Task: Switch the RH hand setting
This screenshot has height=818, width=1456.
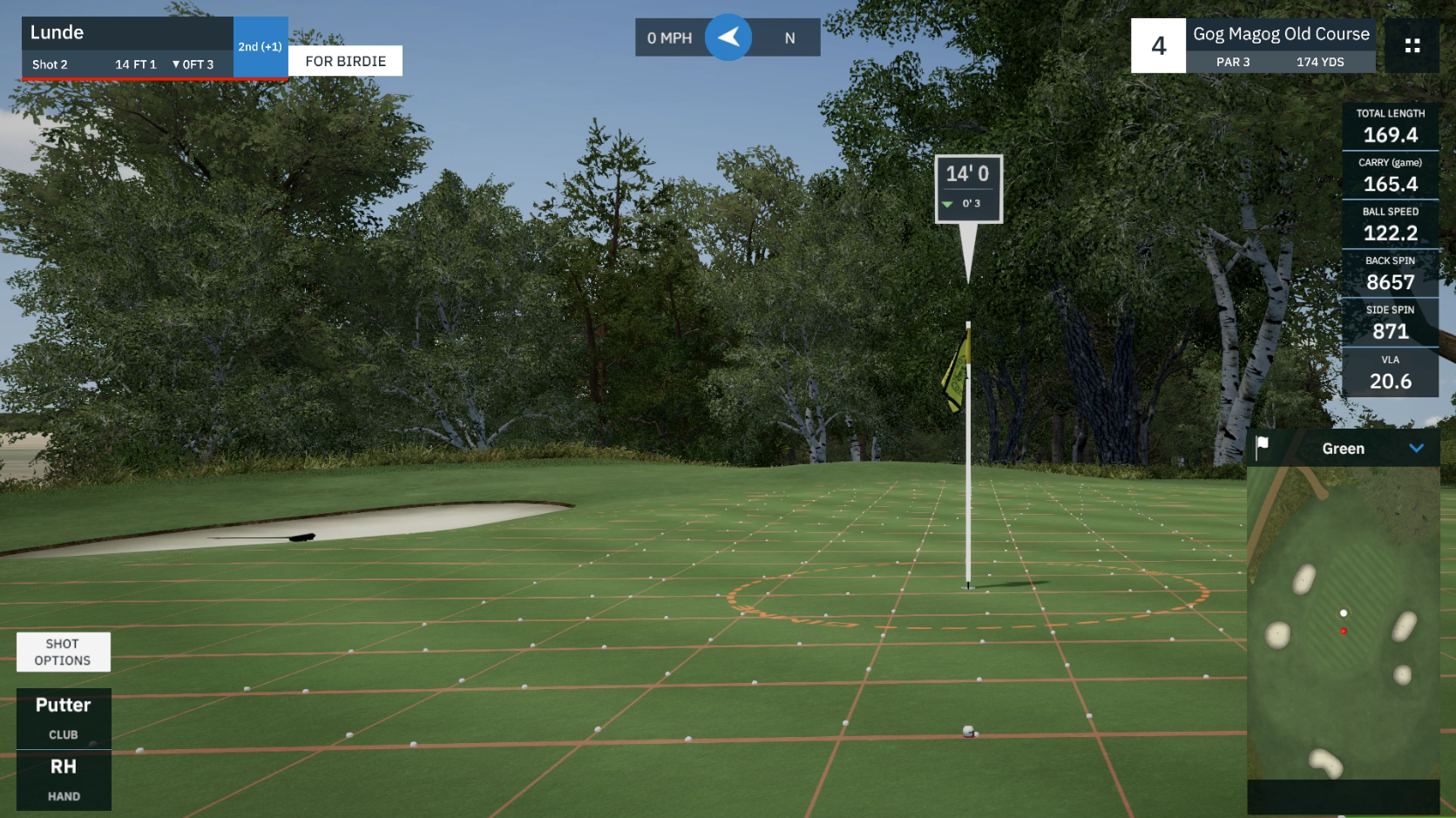Action: coord(64,780)
